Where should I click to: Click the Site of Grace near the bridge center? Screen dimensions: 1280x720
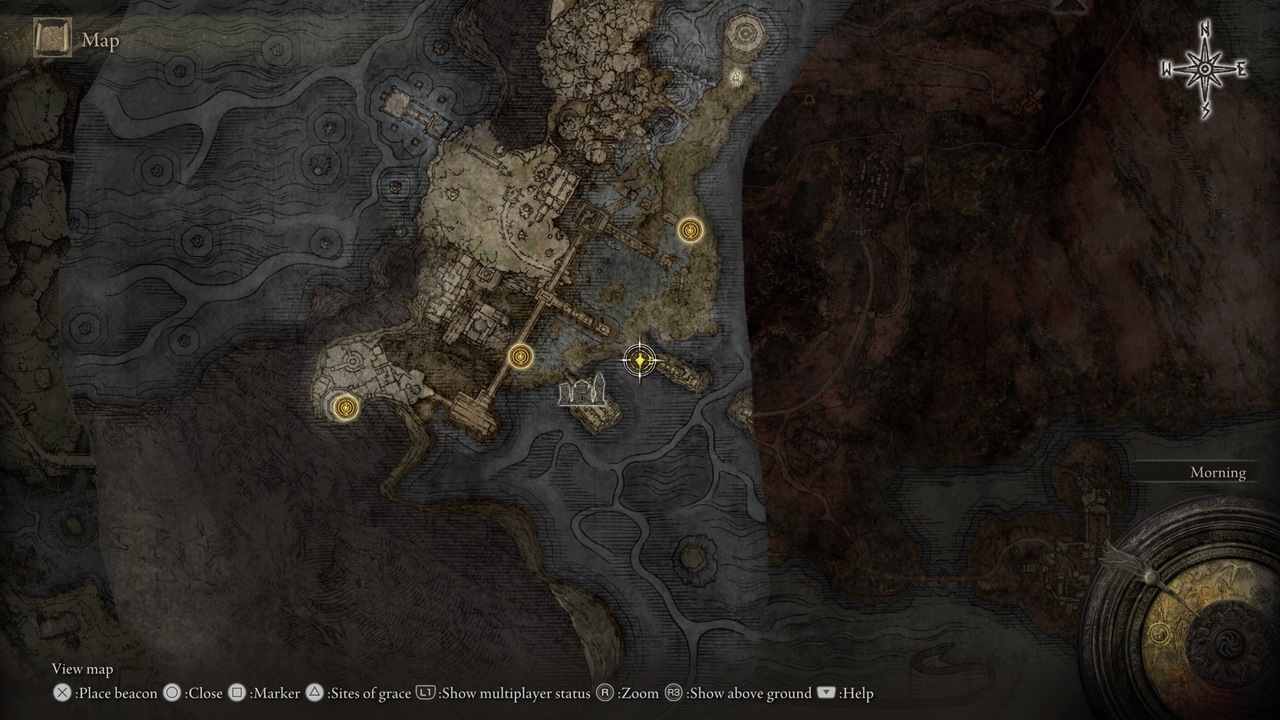tap(520, 354)
